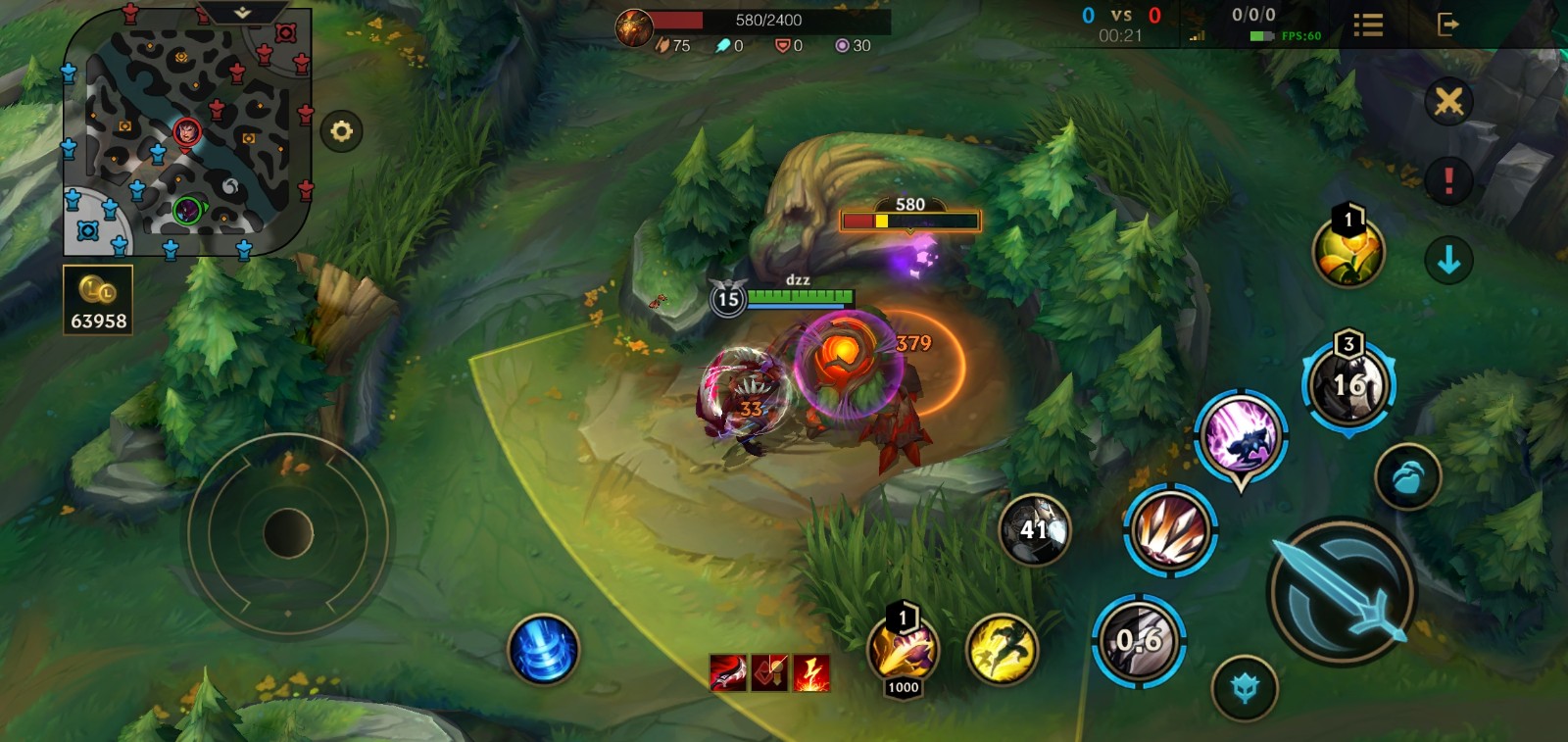Activate the purple wolf ability
This screenshot has height=742, width=1568.
[x=1241, y=437]
